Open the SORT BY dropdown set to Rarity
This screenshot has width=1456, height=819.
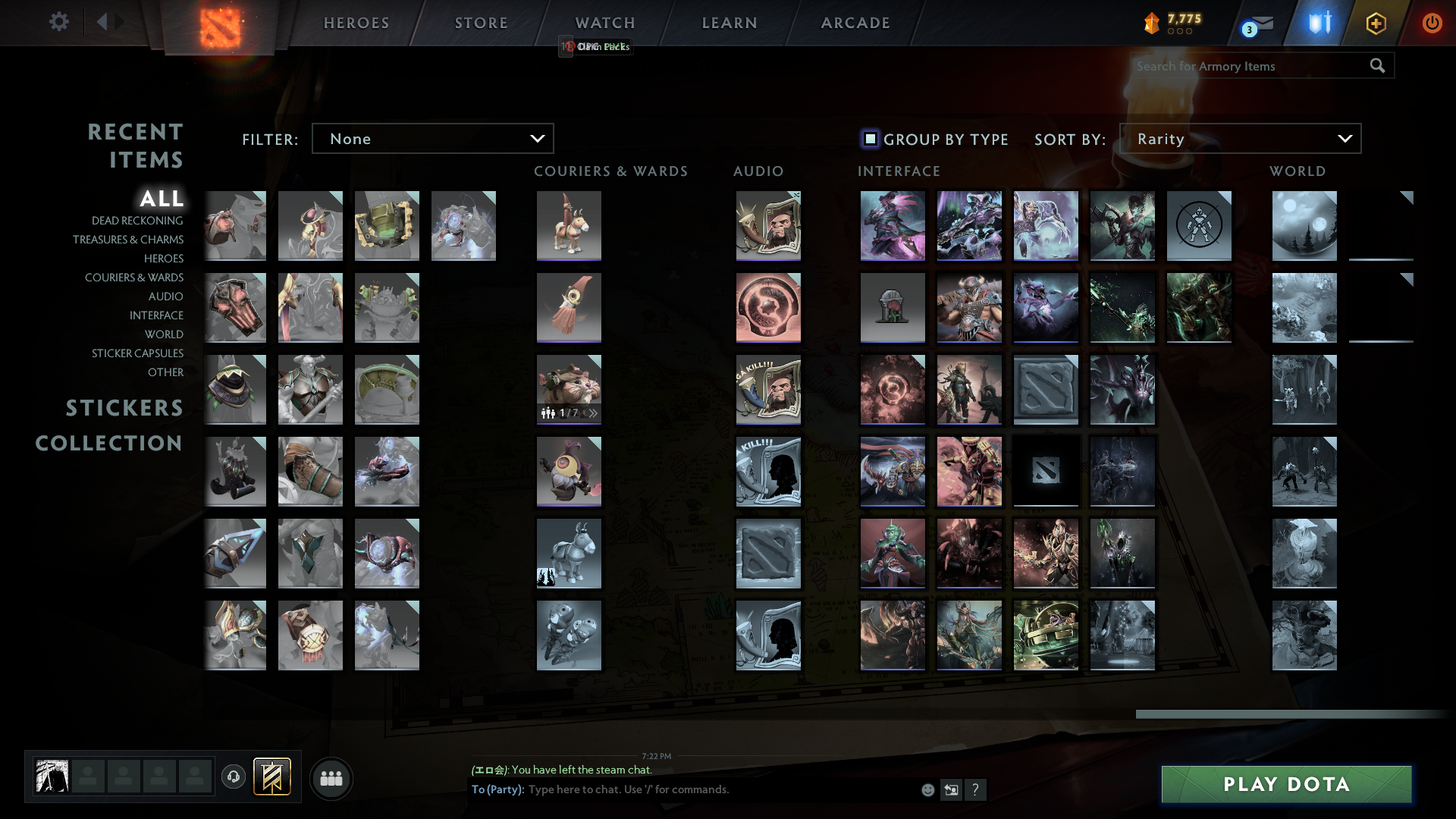(x=1241, y=138)
